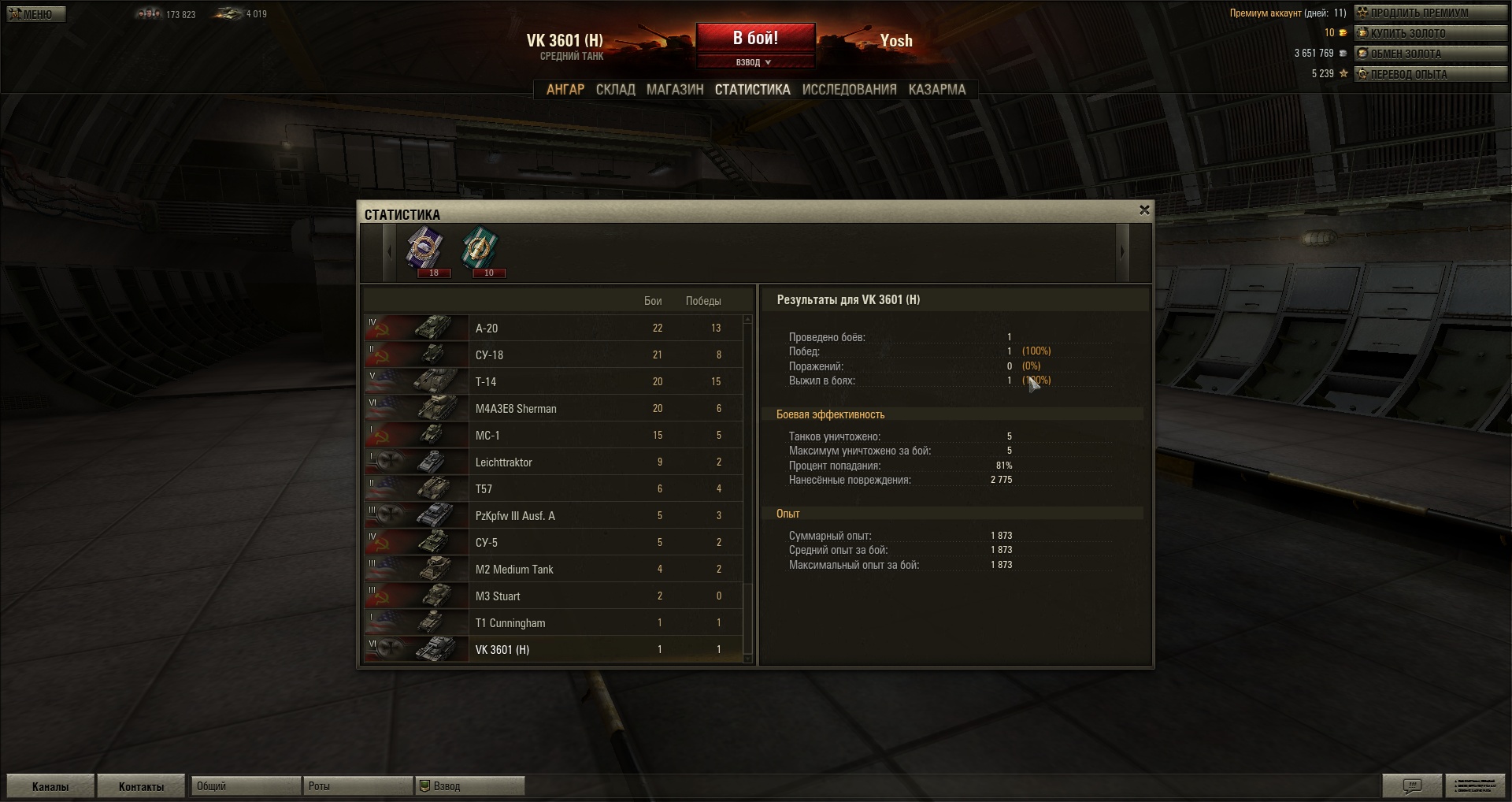Open the КАЗАРМА tab

936,90
